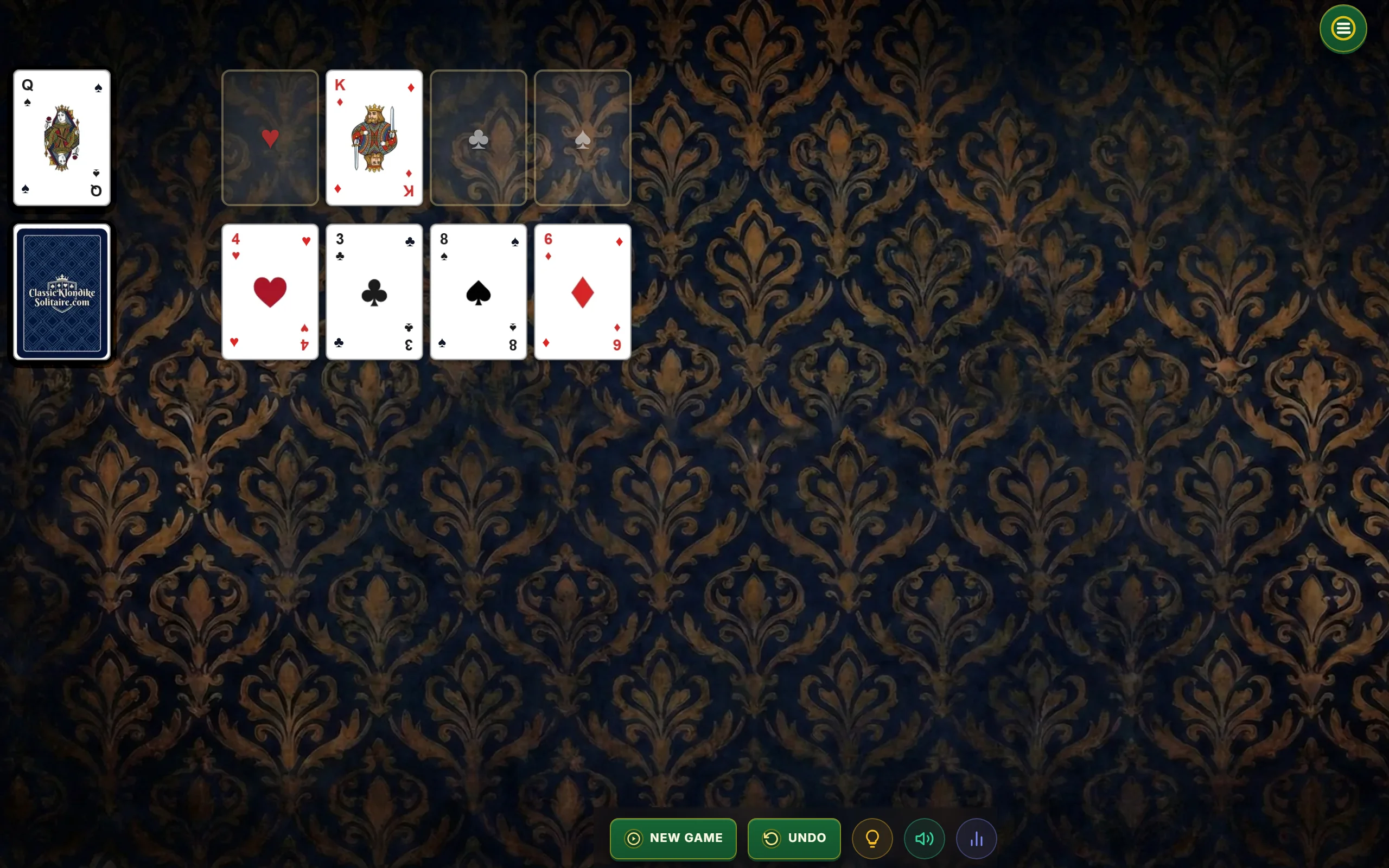
Task: Click the circular undo arrow icon
Action: click(x=773, y=838)
